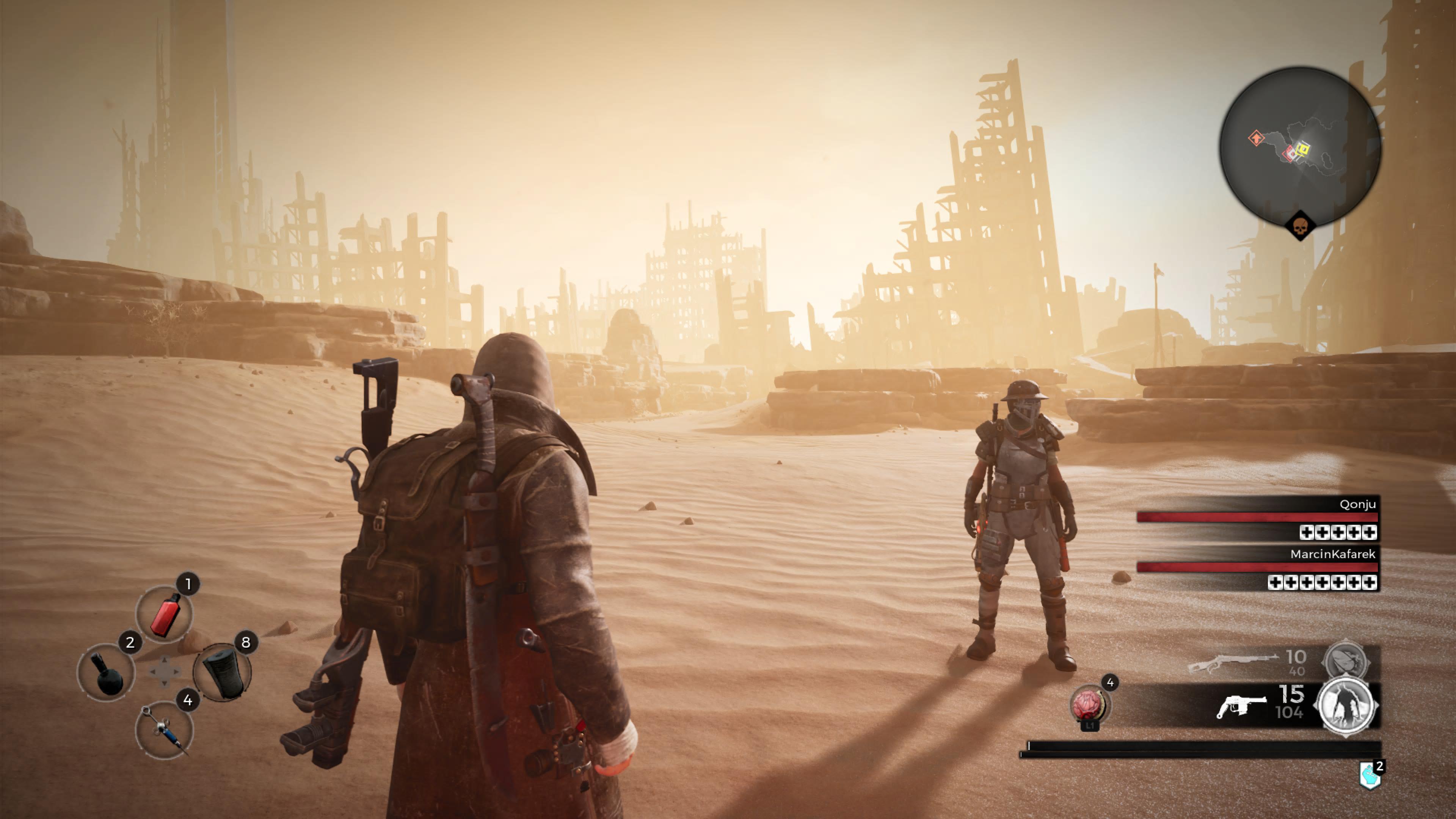Select teammate MarcinKafarek in the party list
The width and height of the screenshot is (1456, 819).
coord(1332,554)
